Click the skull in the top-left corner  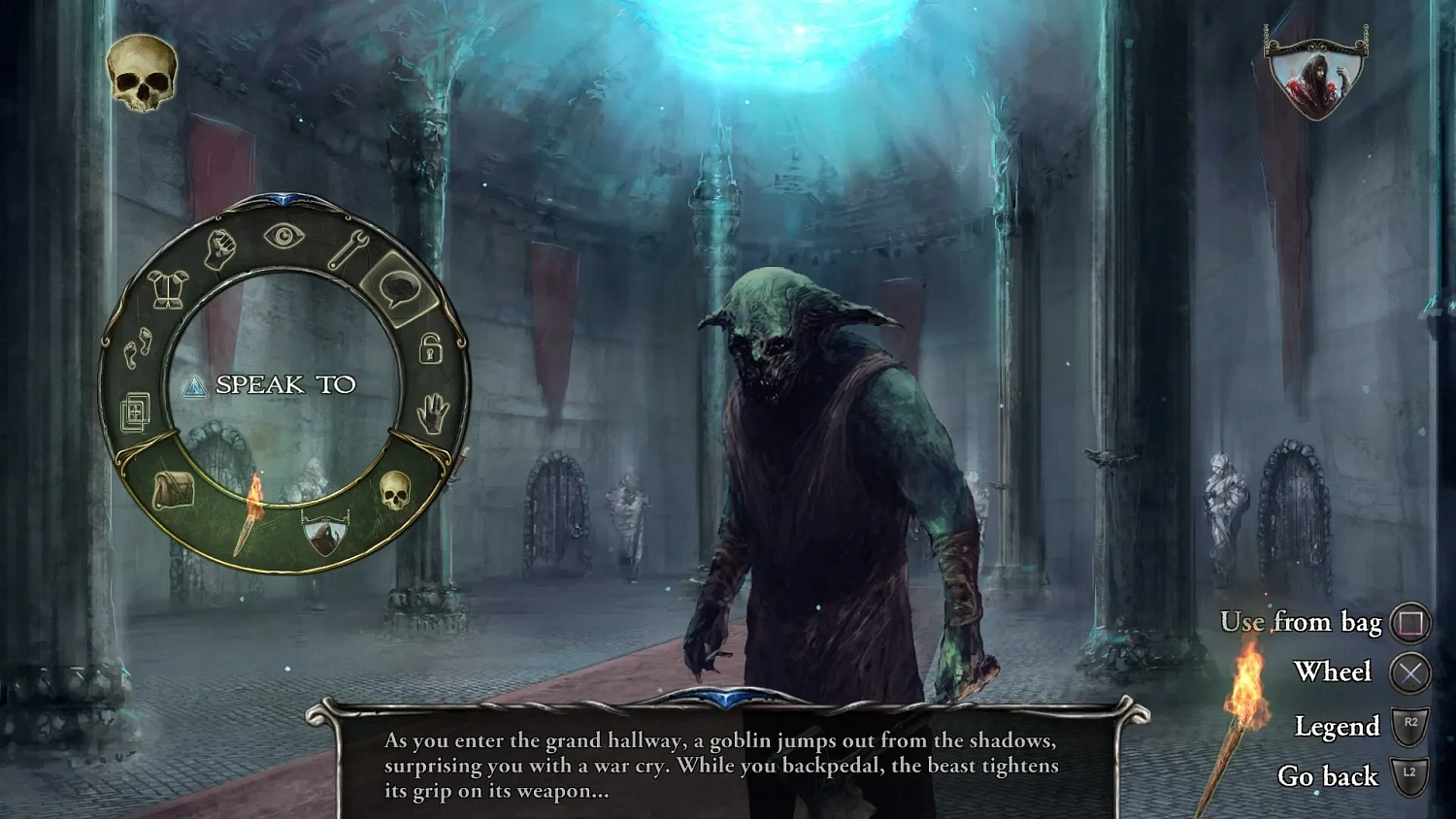click(140, 70)
